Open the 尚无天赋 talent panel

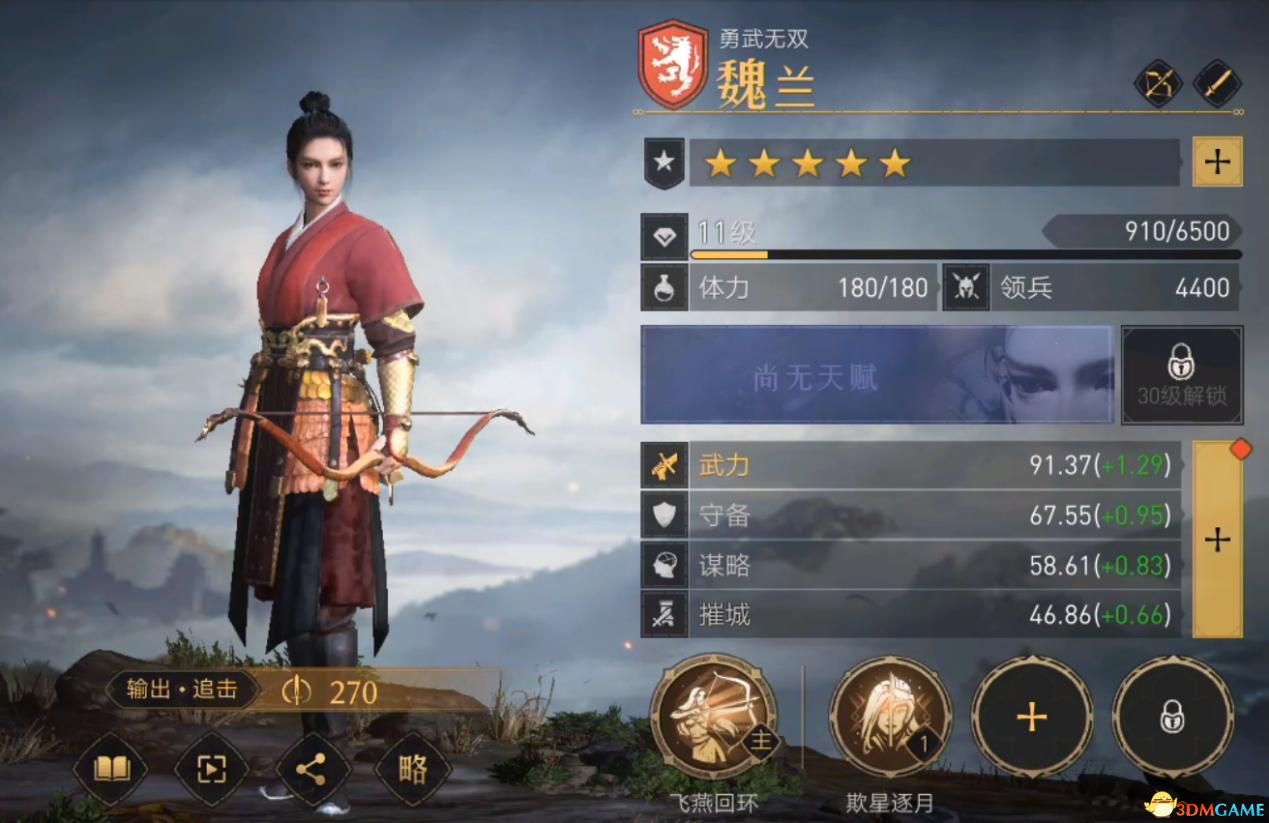pos(876,375)
